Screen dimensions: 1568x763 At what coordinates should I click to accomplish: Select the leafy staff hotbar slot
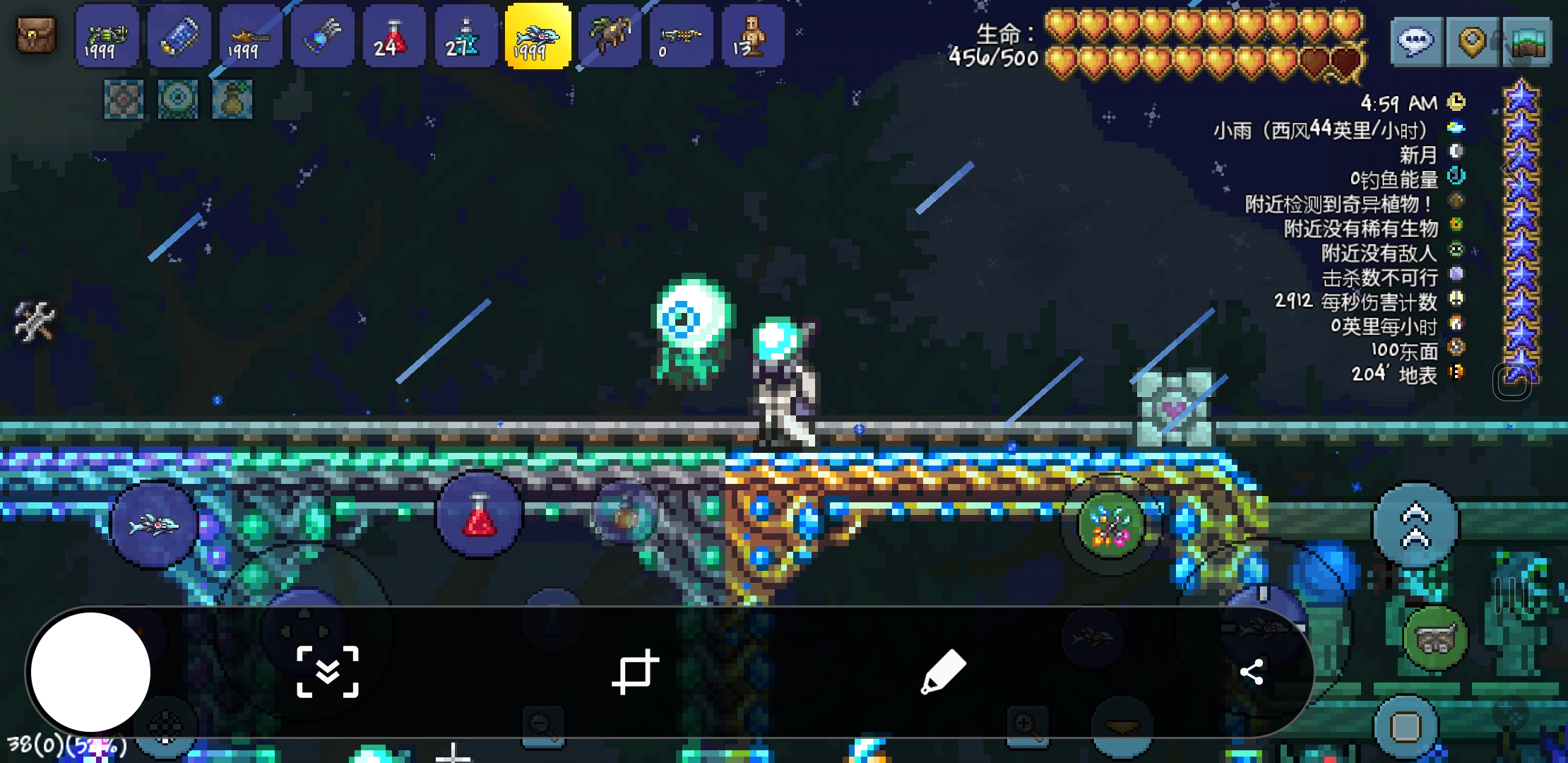click(610, 37)
